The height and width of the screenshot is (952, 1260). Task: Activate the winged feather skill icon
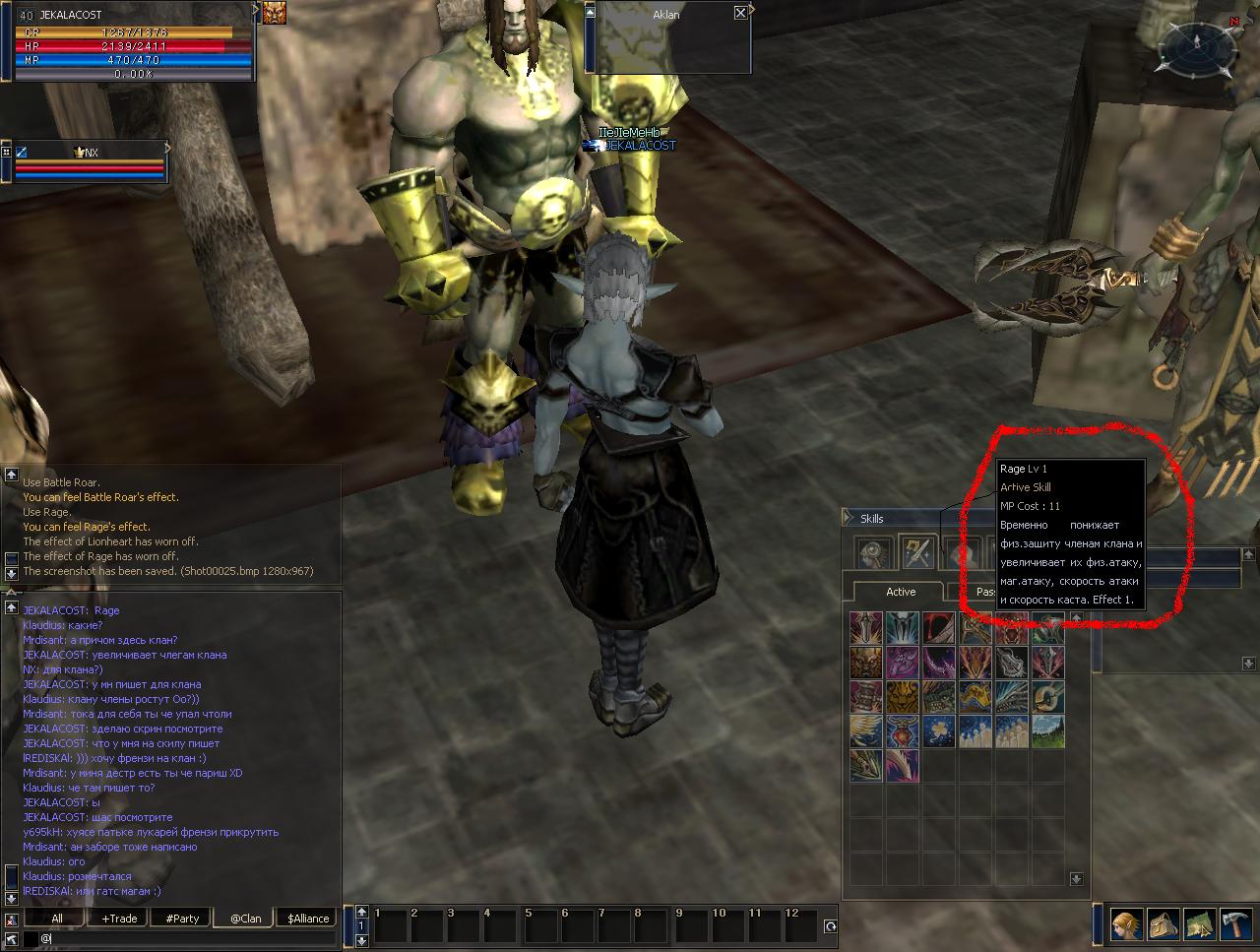(x=867, y=730)
